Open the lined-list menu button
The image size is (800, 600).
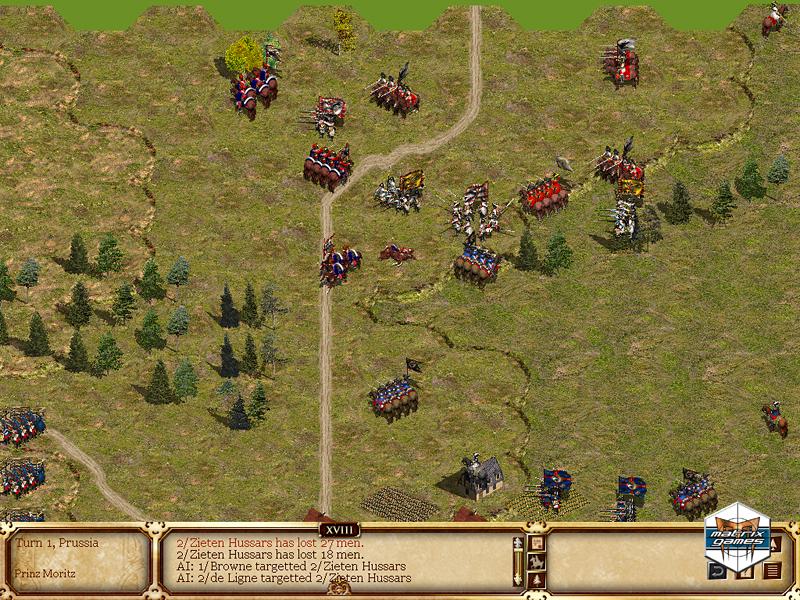[771, 572]
